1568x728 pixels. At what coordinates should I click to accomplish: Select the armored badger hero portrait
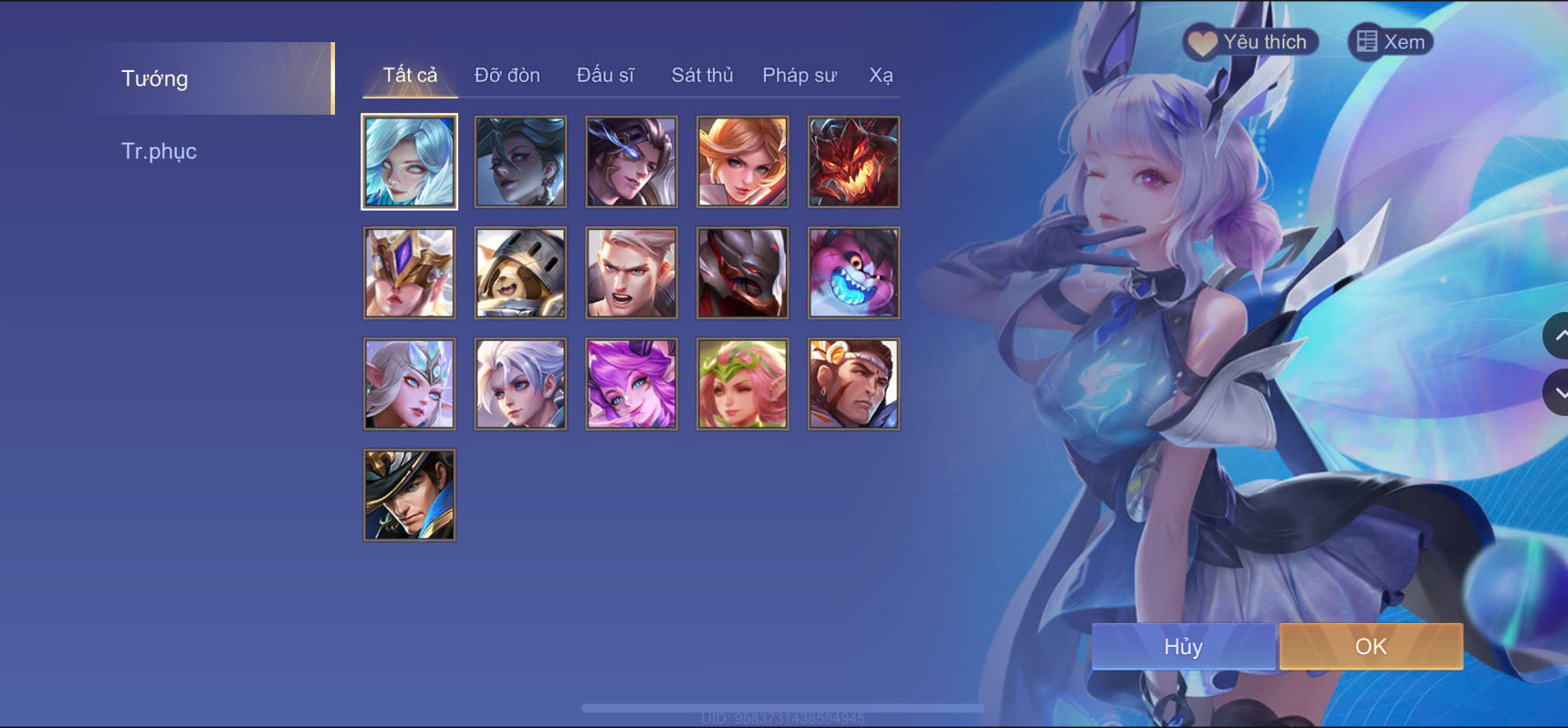(519, 273)
